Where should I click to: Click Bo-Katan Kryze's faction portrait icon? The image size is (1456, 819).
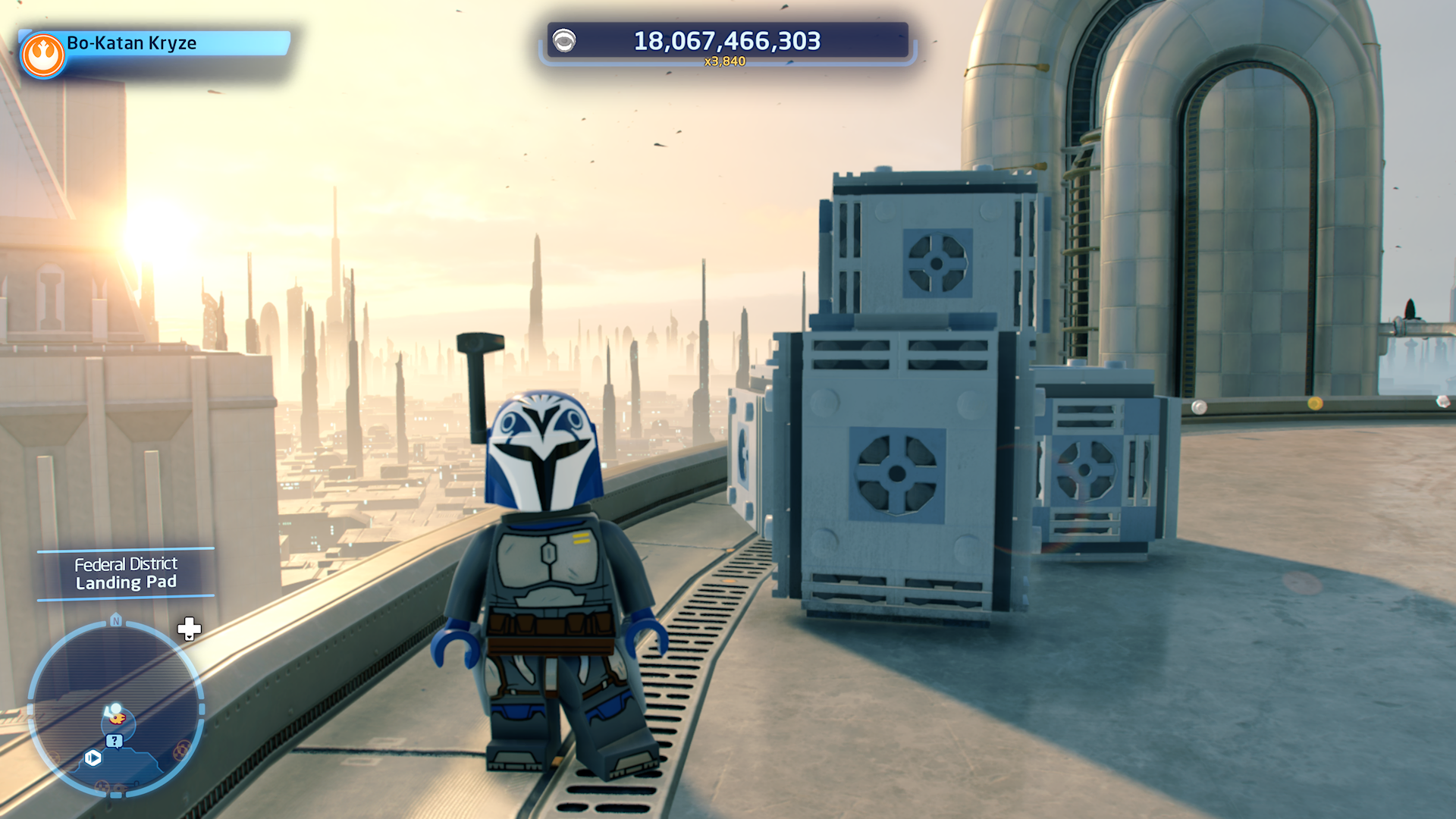[x=43, y=55]
